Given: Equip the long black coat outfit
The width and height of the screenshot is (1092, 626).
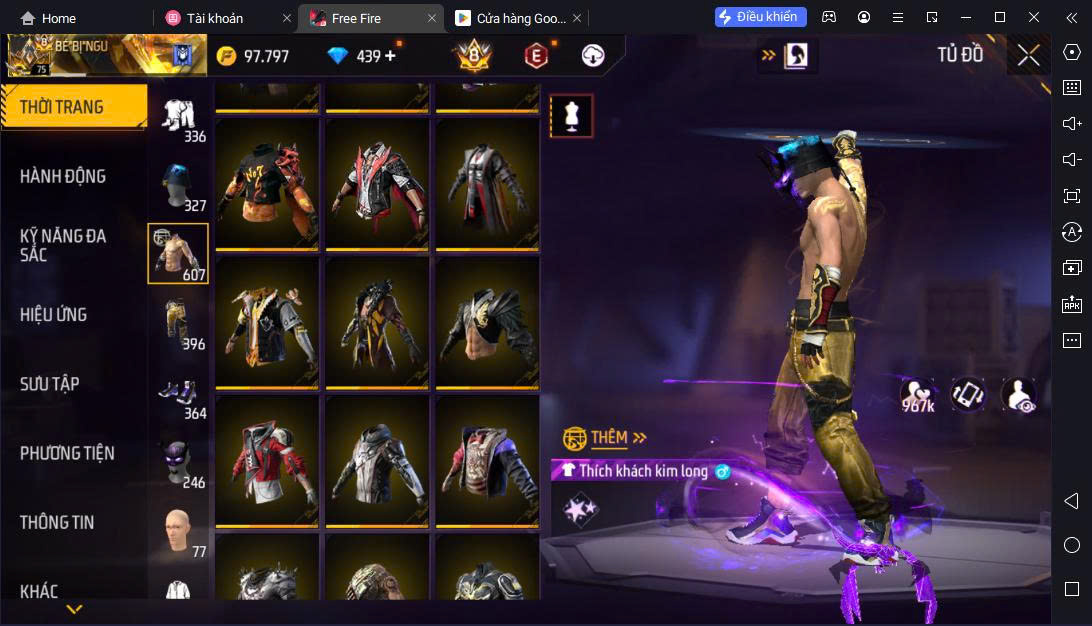Looking at the screenshot, I should (485, 184).
